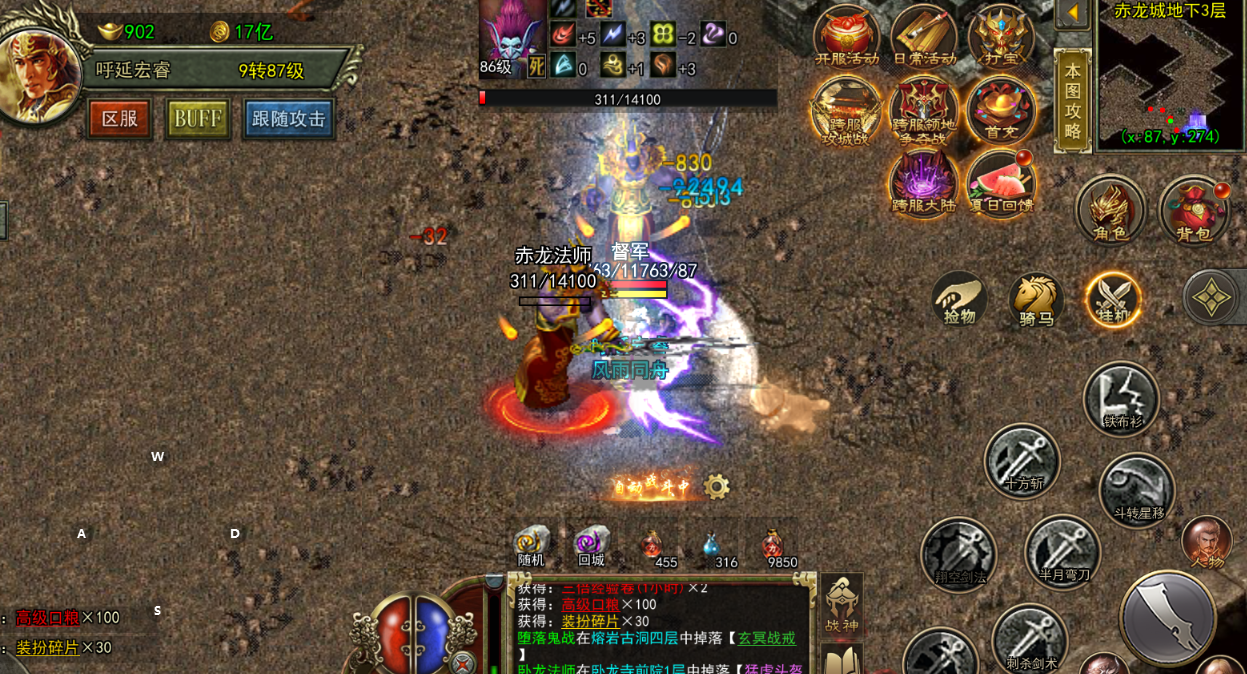The height and width of the screenshot is (674, 1247).
Task: Open the 日常活动 daily activities icon
Action: (924, 34)
